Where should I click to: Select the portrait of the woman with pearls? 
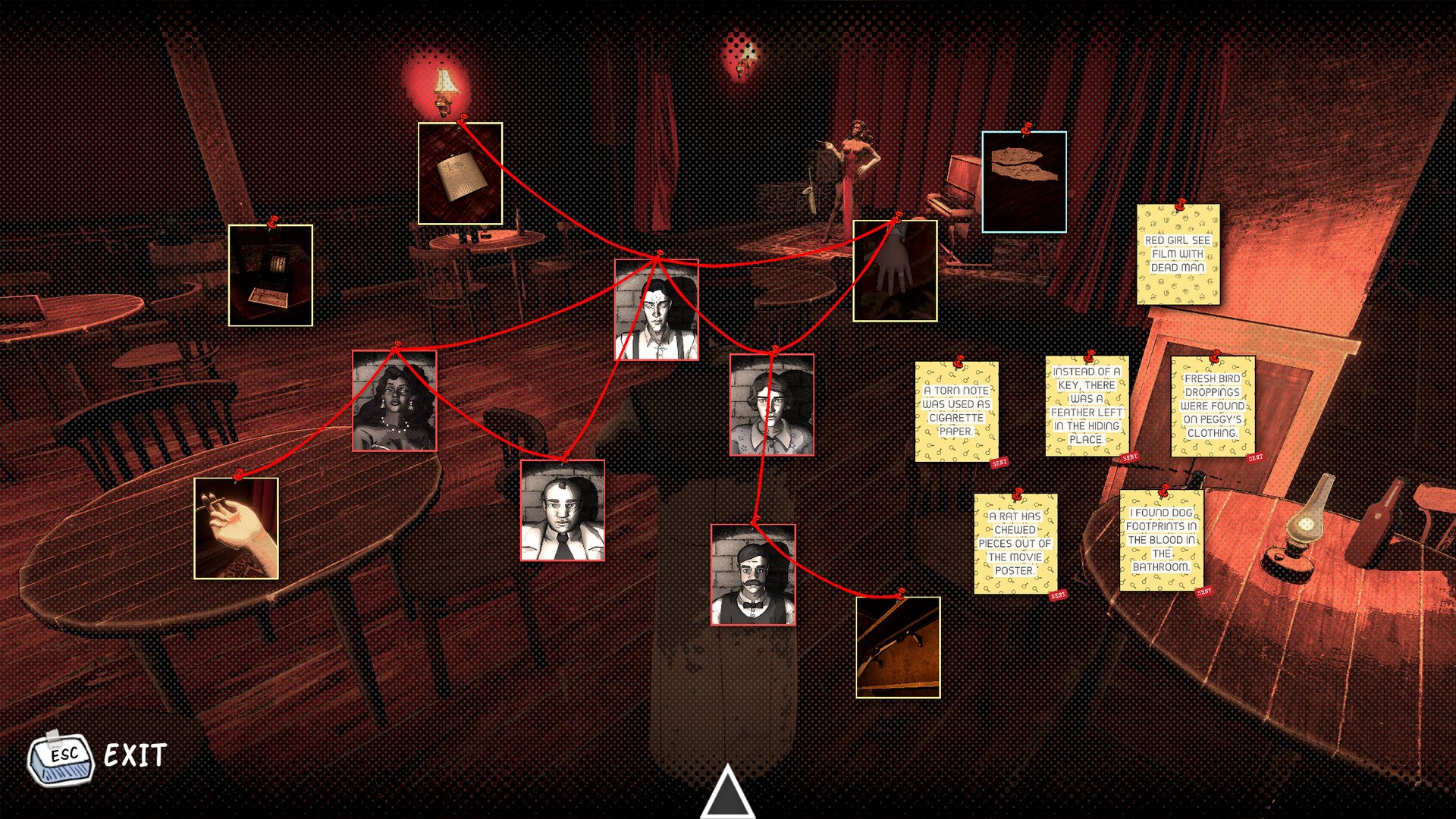[x=394, y=401]
